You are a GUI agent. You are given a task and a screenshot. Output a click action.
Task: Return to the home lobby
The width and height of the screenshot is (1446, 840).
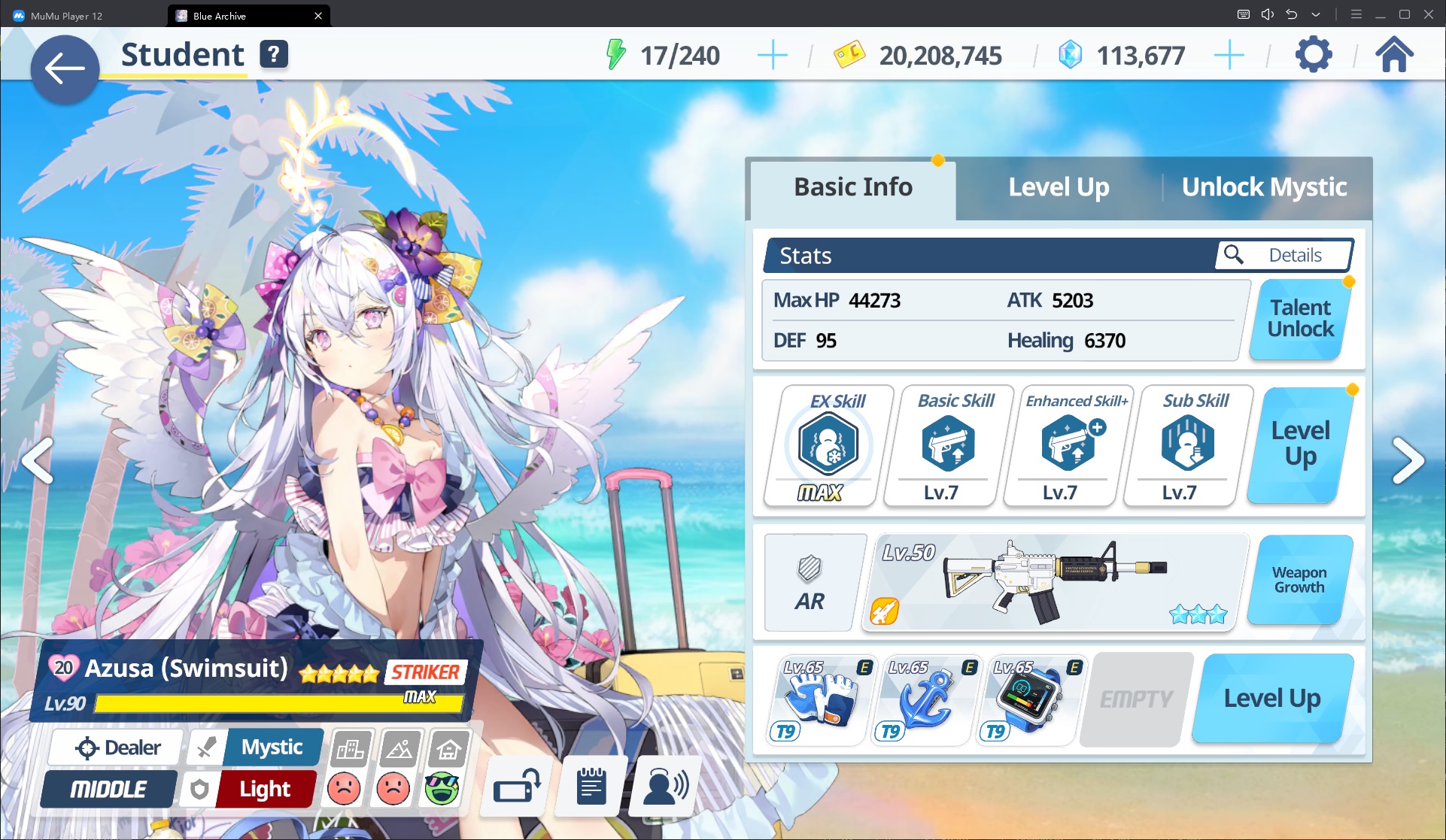[x=1394, y=55]
